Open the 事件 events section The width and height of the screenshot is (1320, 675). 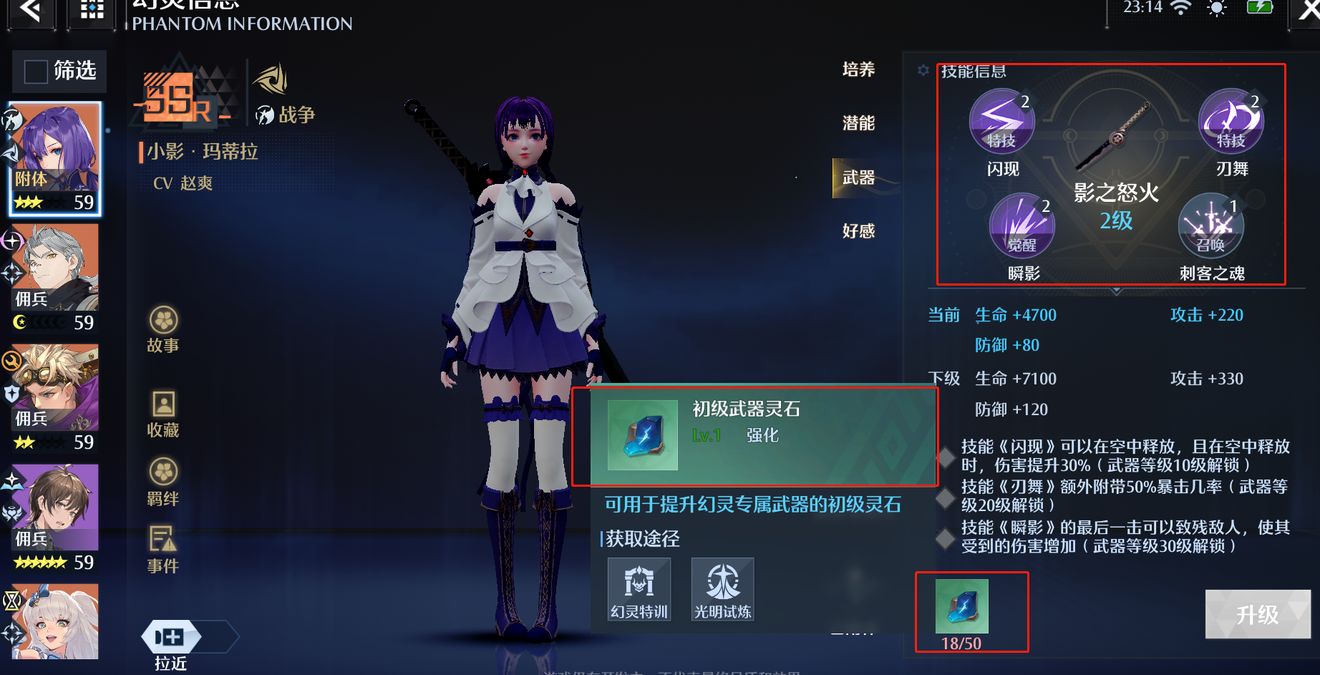tap(163, 550)
